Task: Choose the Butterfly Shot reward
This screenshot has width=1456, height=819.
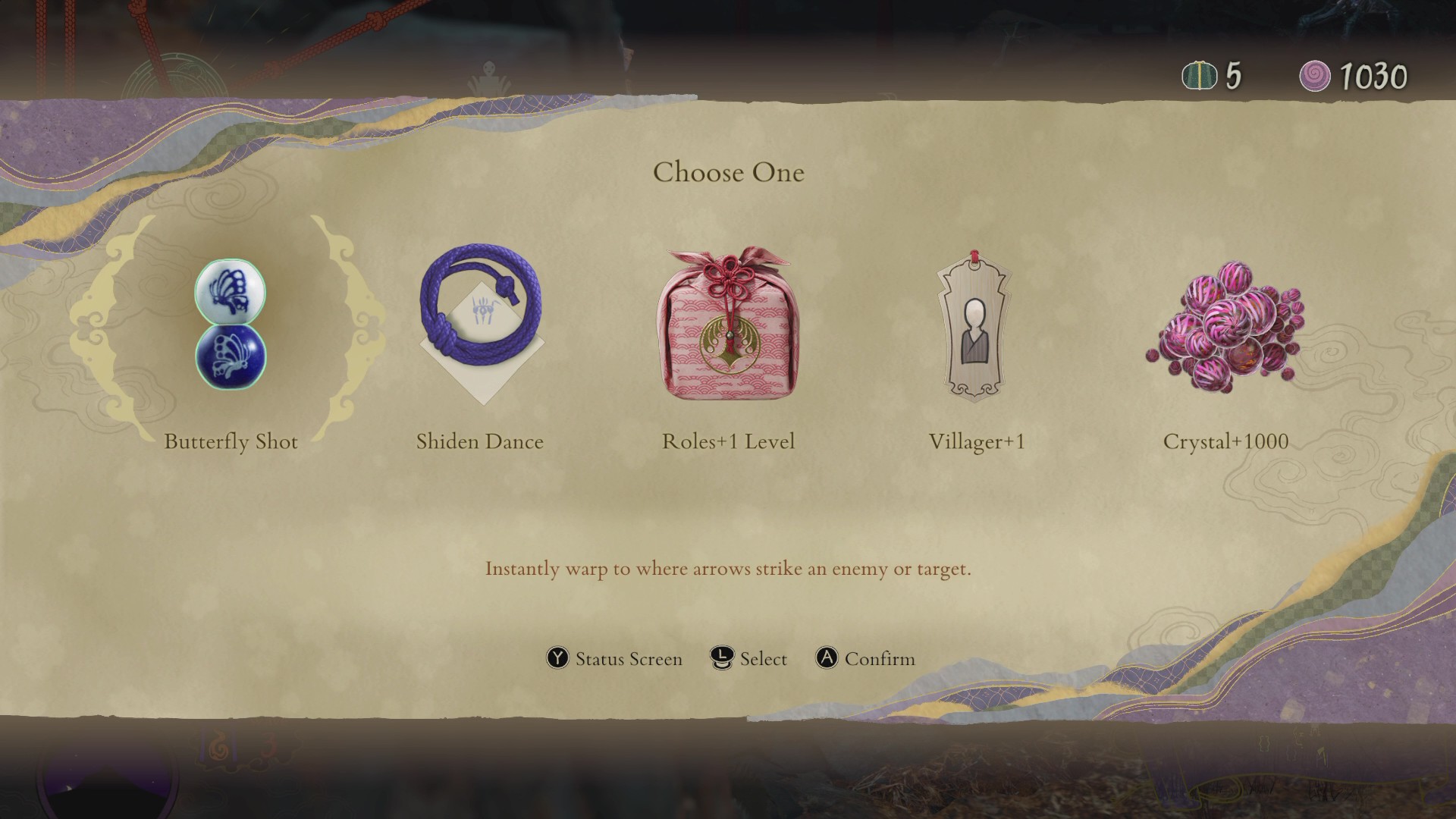Action: [x=231, y=325]
